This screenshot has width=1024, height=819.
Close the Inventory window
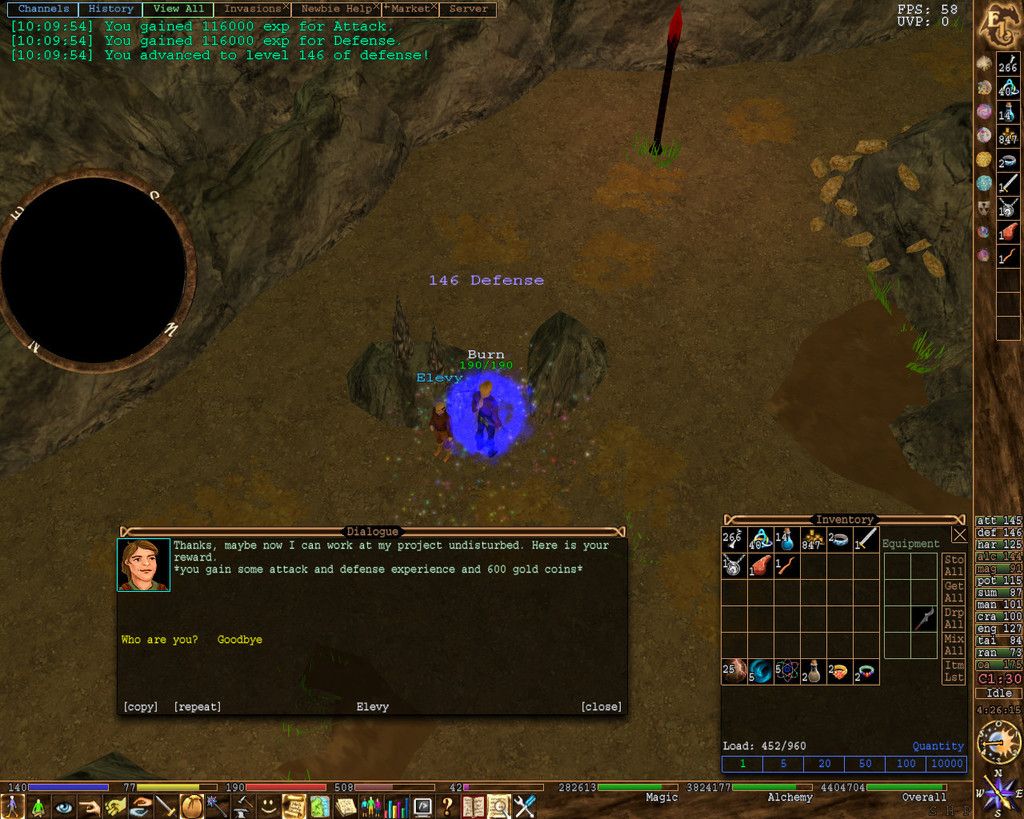coord(959,536)
